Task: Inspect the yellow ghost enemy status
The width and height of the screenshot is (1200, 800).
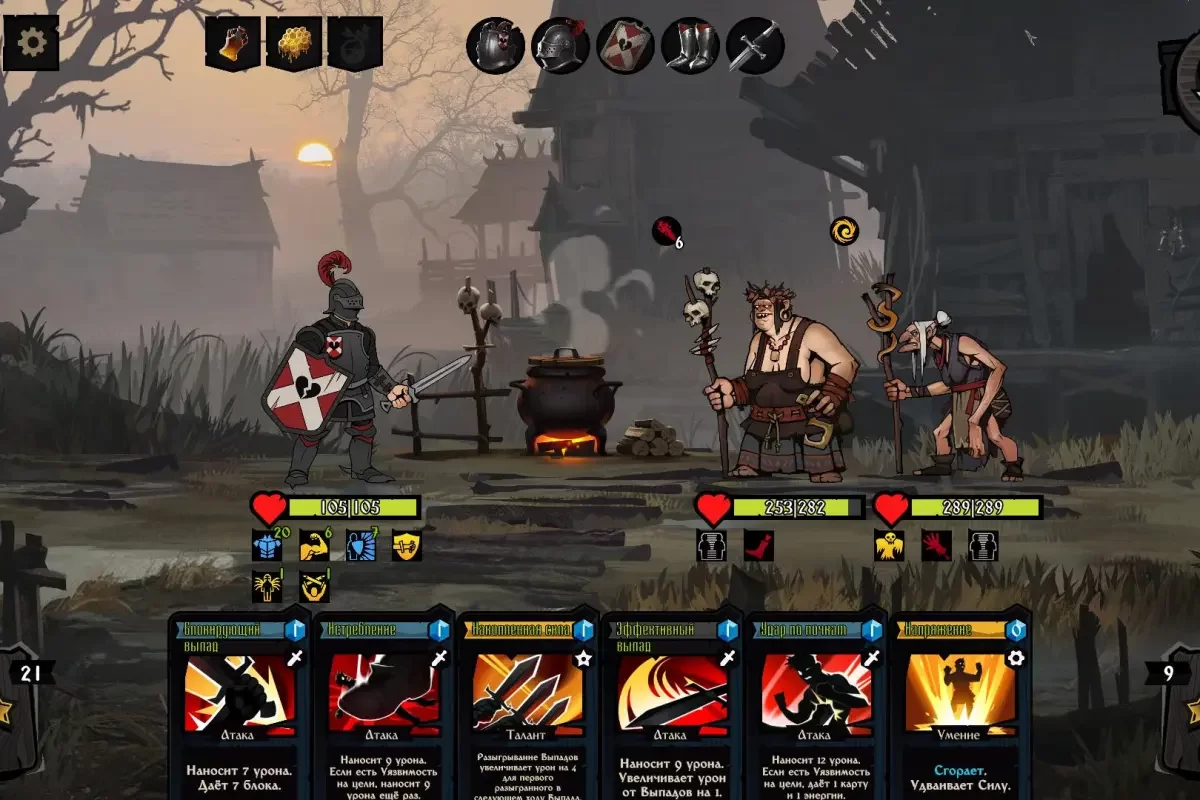Action: click(889, 545)
